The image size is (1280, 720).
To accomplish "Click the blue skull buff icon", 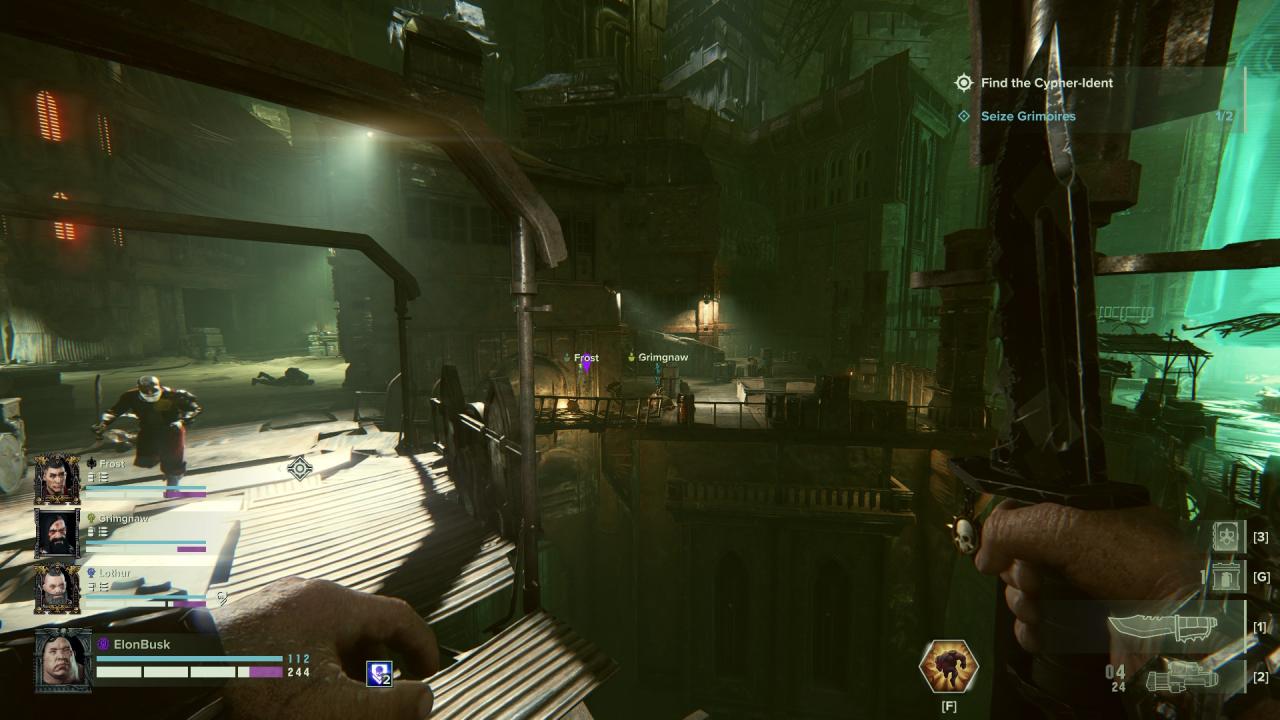I will click(x=378, y=674).
